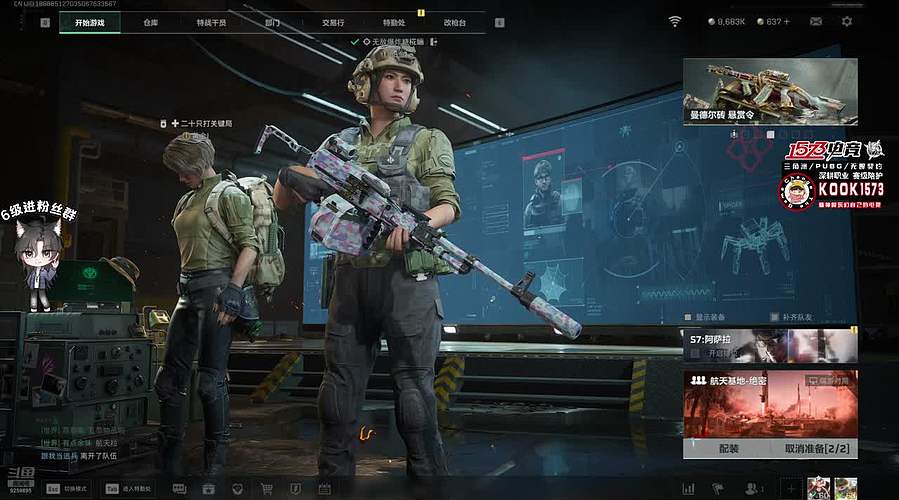Open the 交易行 trading tab
The height and width of the screenshot is (500, 899).
click(333, 21)
